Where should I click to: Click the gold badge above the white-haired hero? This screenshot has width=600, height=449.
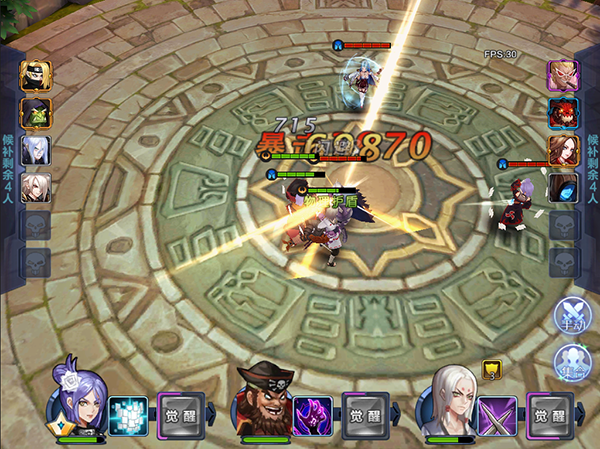click(x=490, y=369)
